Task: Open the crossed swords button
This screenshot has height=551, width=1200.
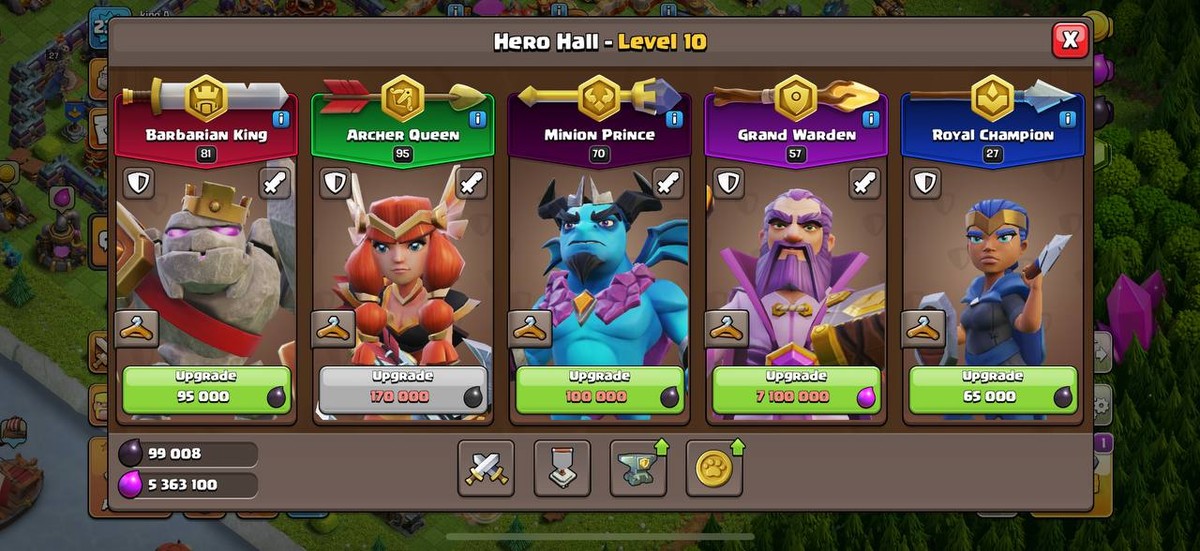Action: tap(486, 468)
